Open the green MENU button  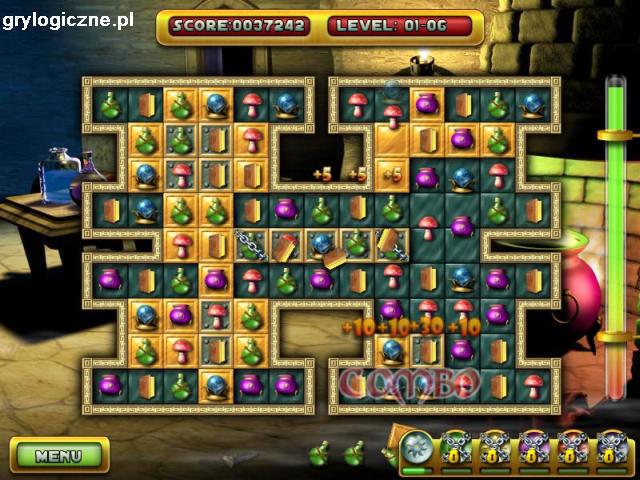pos(59,455)
